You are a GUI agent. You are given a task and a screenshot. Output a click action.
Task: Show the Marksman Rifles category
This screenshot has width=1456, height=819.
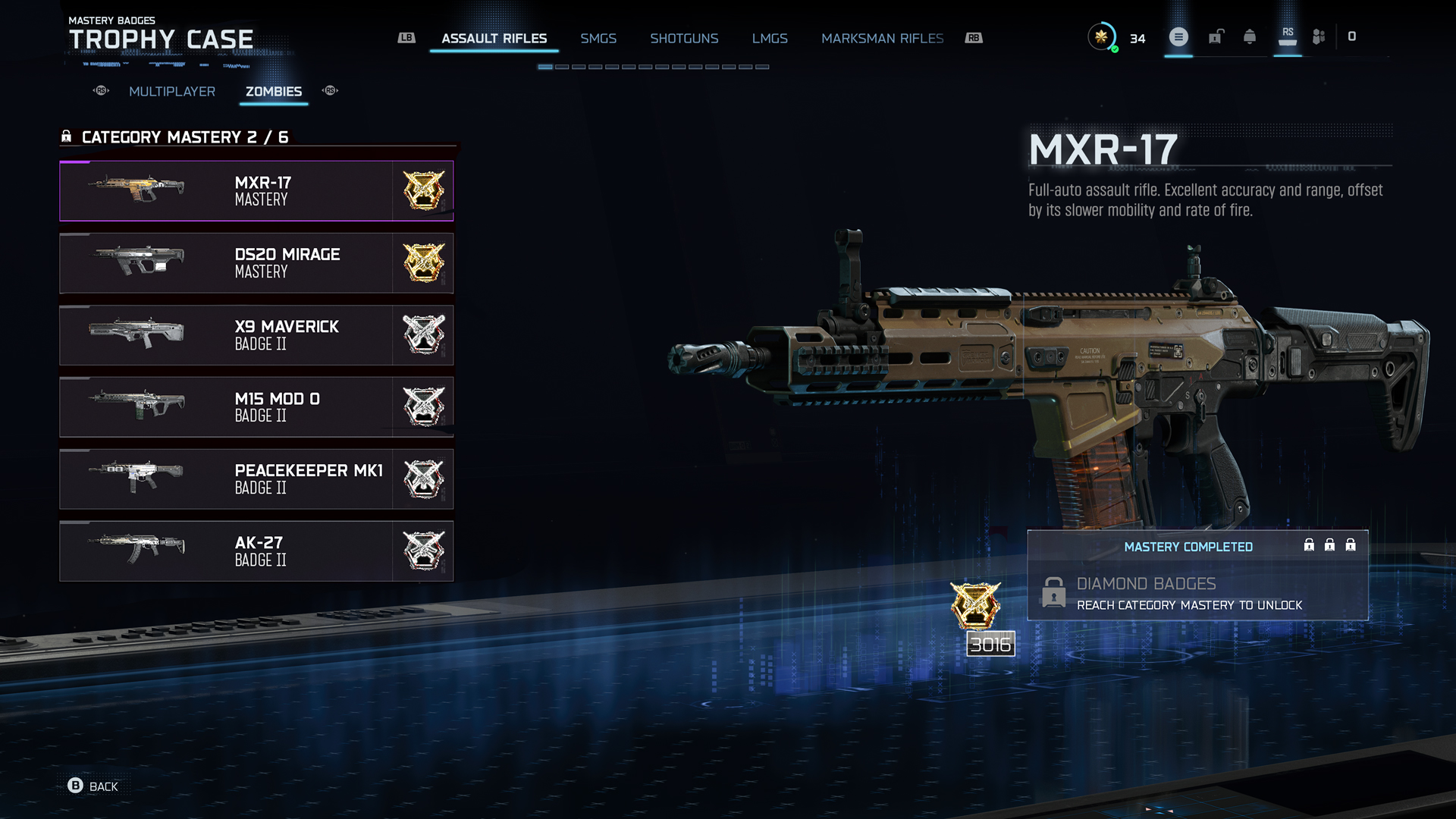point(882,39)
